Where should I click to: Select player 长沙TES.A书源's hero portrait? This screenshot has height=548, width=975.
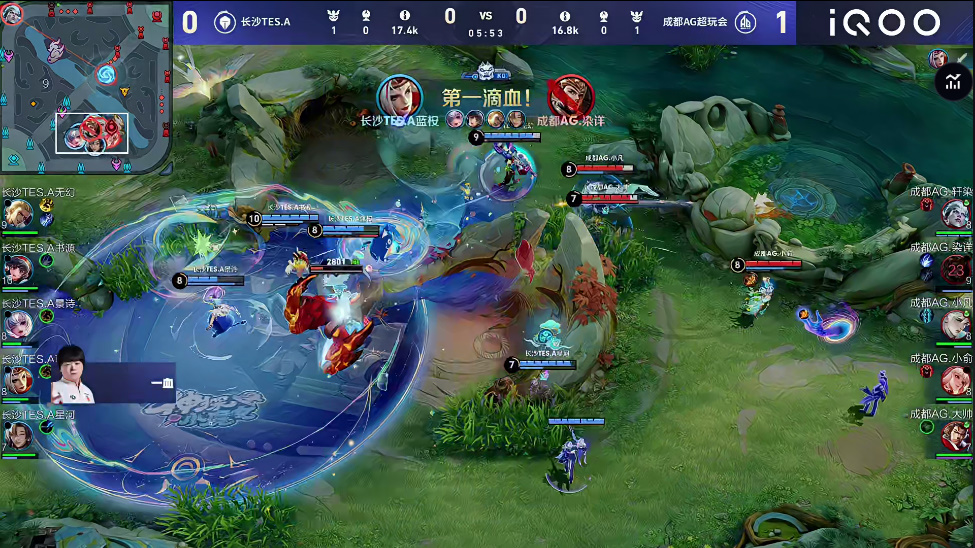pyautogui.click(x=17, y=269)
